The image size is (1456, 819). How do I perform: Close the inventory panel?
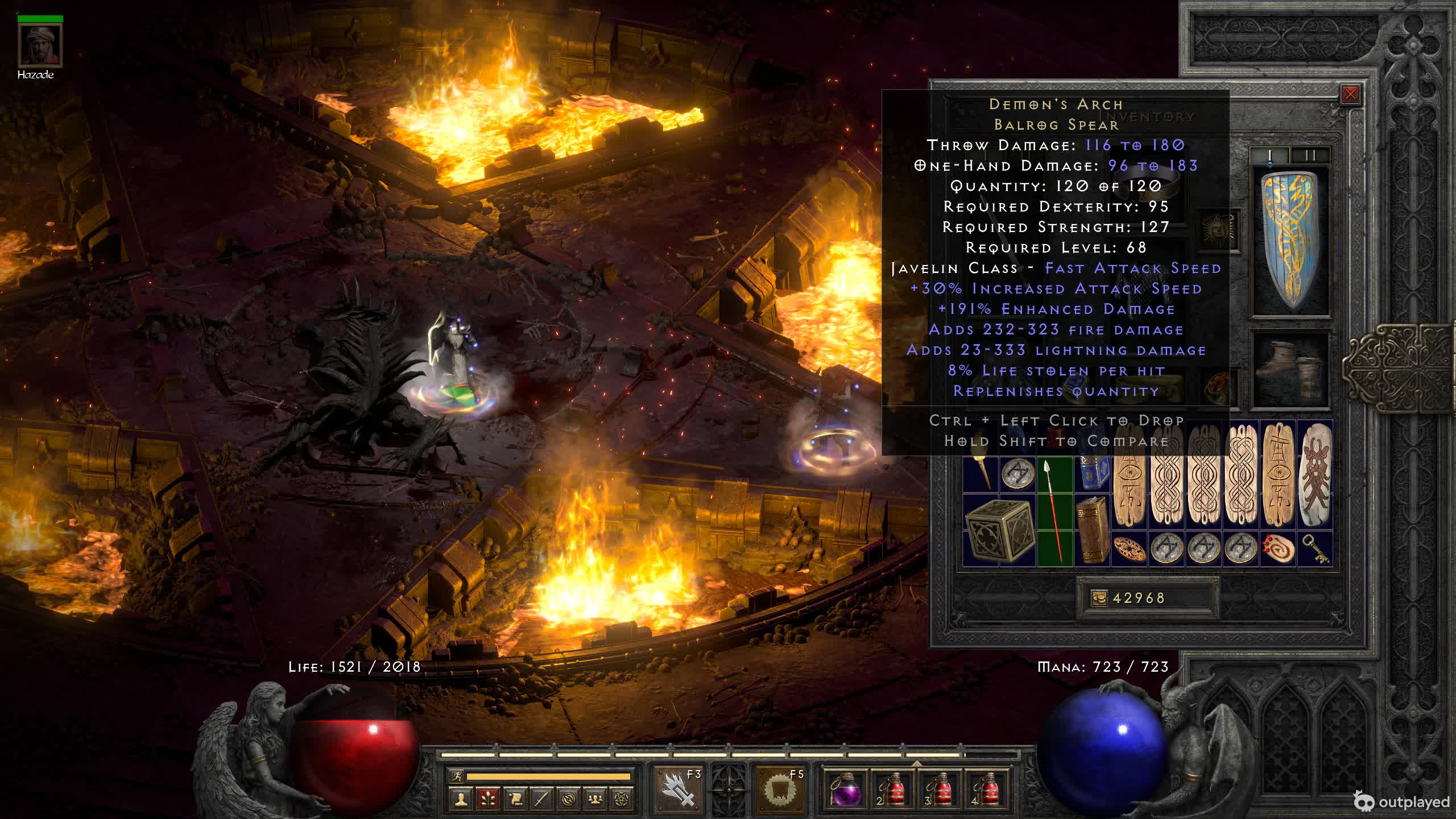click(x=1350, y=94)
